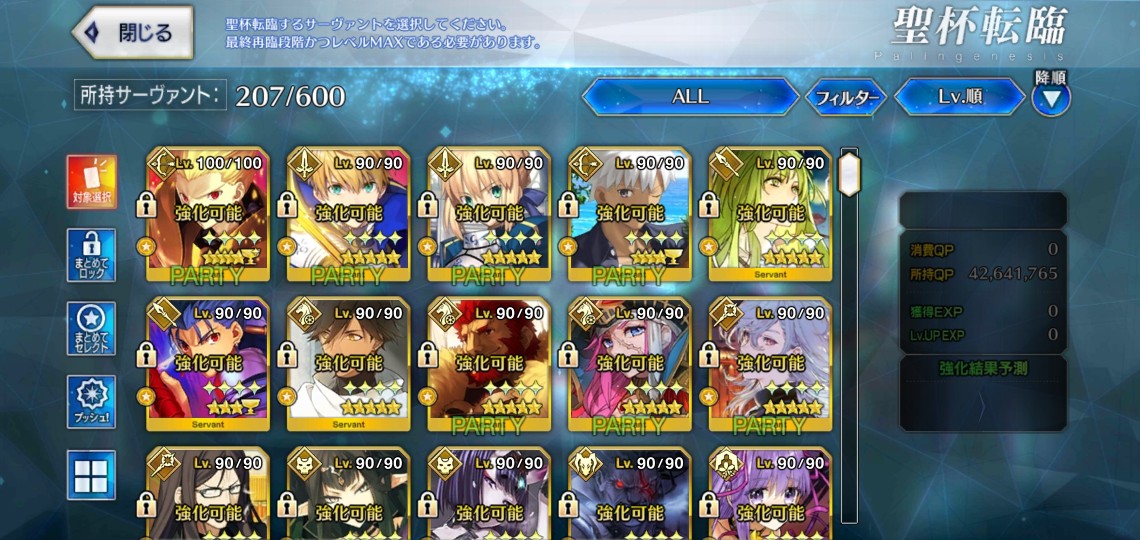
Task: Toggle the 降順 descending arrow button
Action: [1051, 98]
